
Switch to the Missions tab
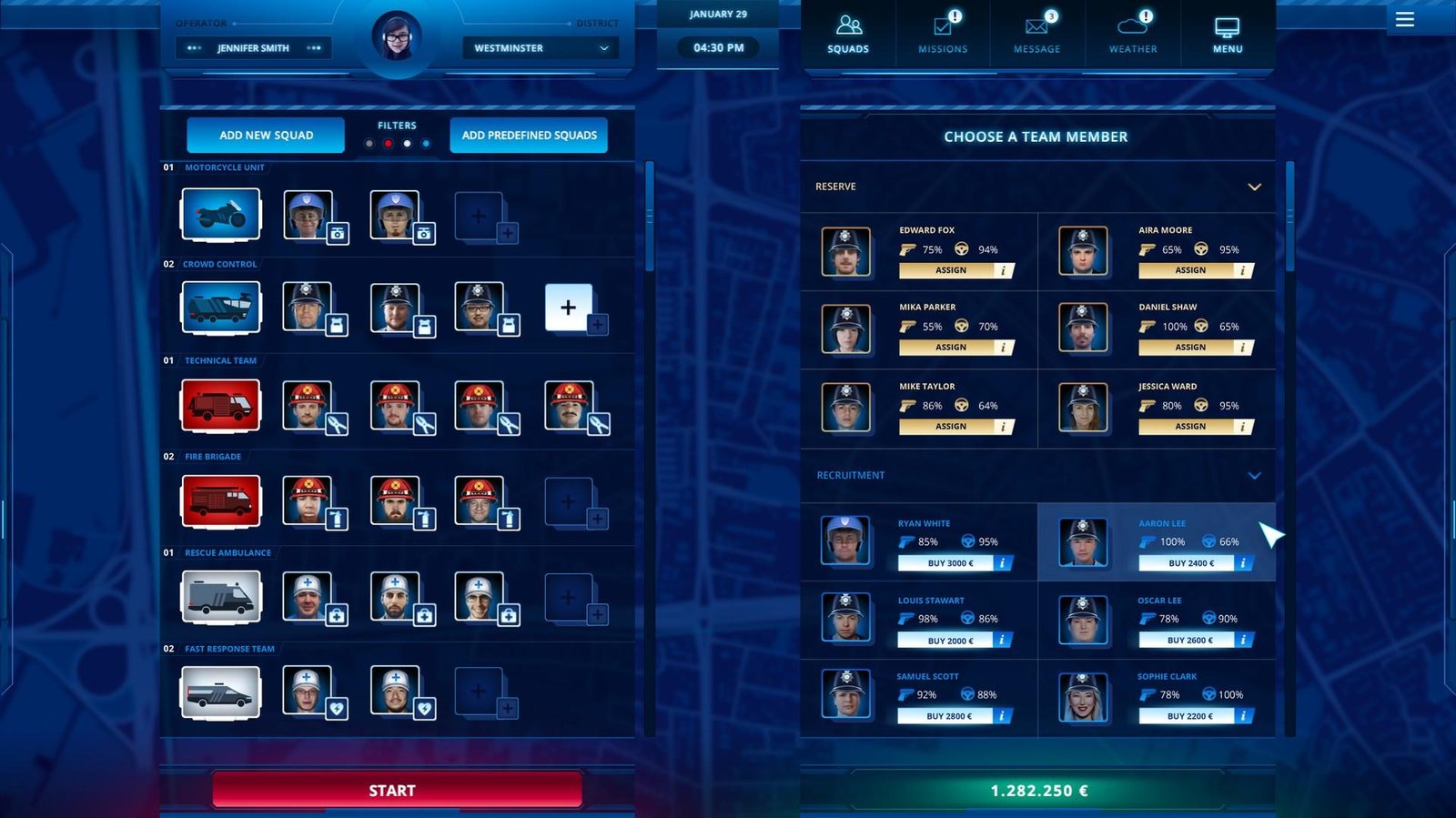[x=942, y=32]
